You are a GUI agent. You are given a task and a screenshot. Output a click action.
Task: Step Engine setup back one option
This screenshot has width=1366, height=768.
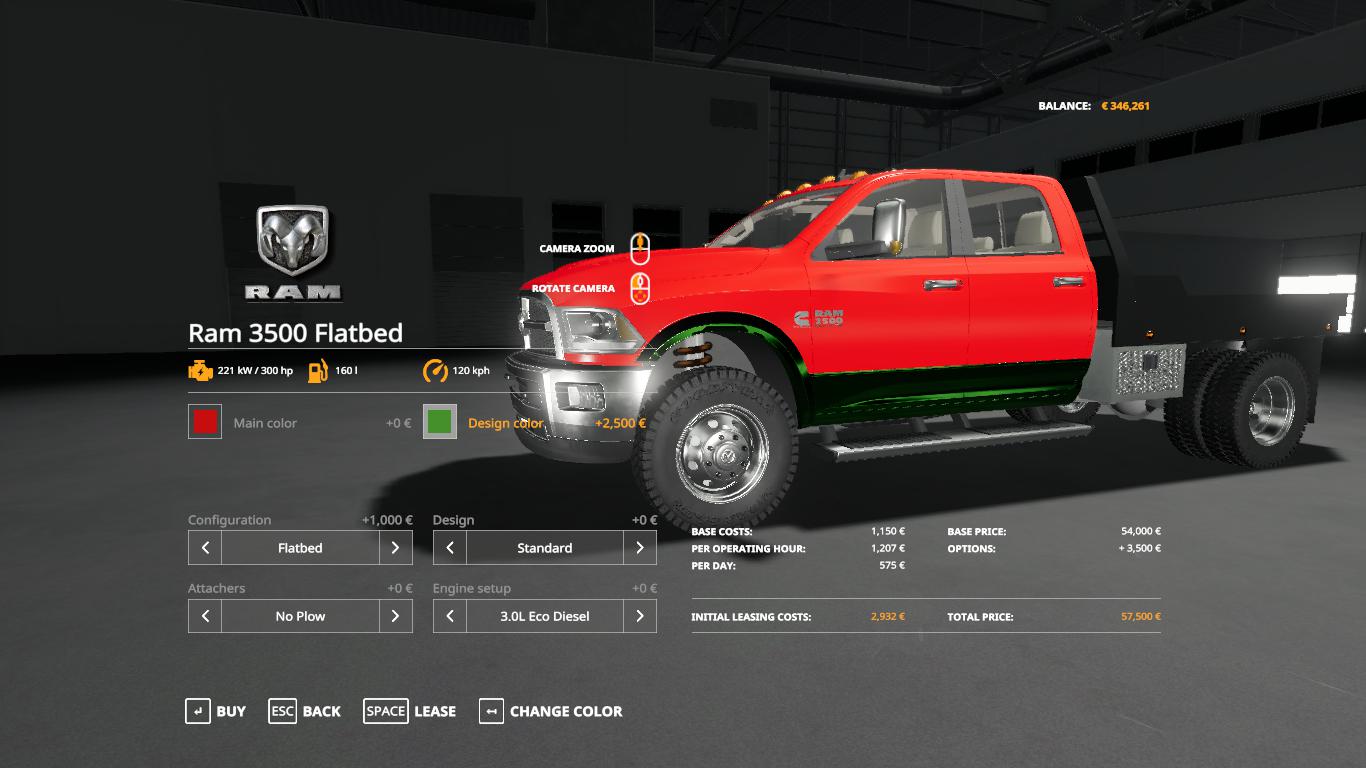450,616
